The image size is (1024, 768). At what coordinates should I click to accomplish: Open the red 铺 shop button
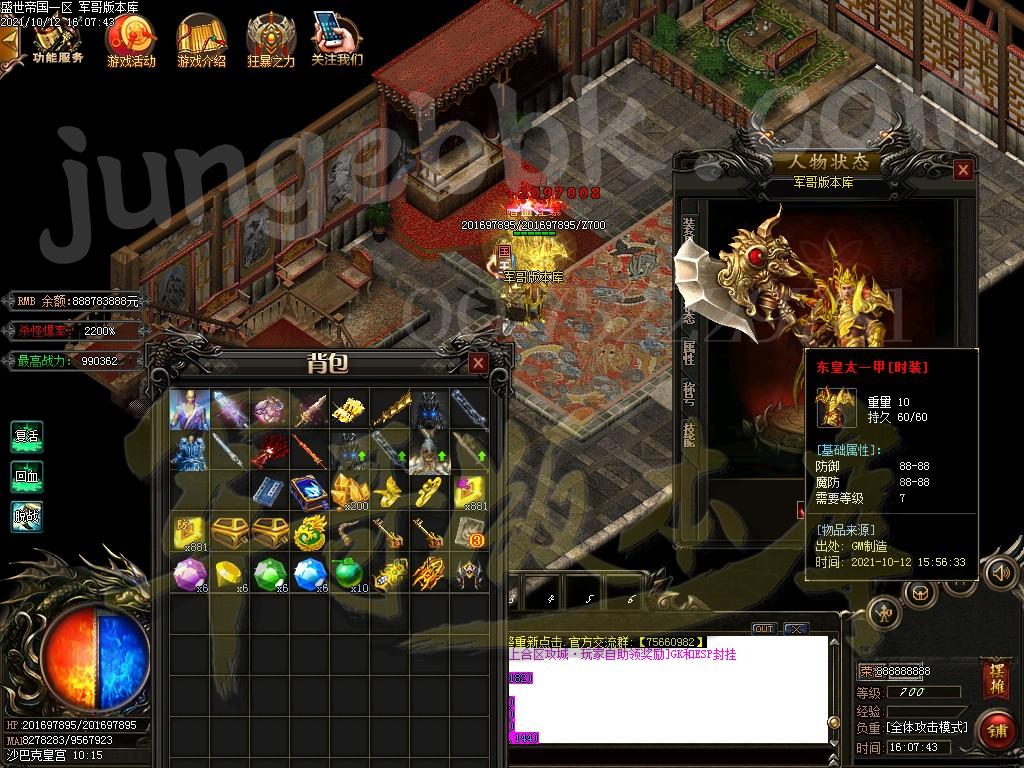tap(996, 730)
